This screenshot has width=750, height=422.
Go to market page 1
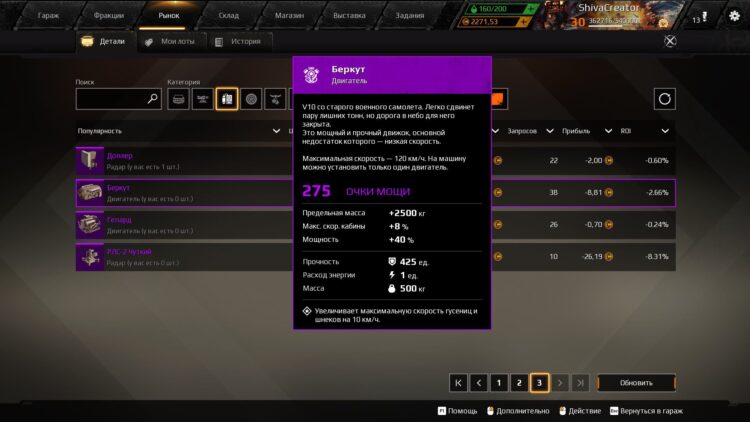click(498, 382)
